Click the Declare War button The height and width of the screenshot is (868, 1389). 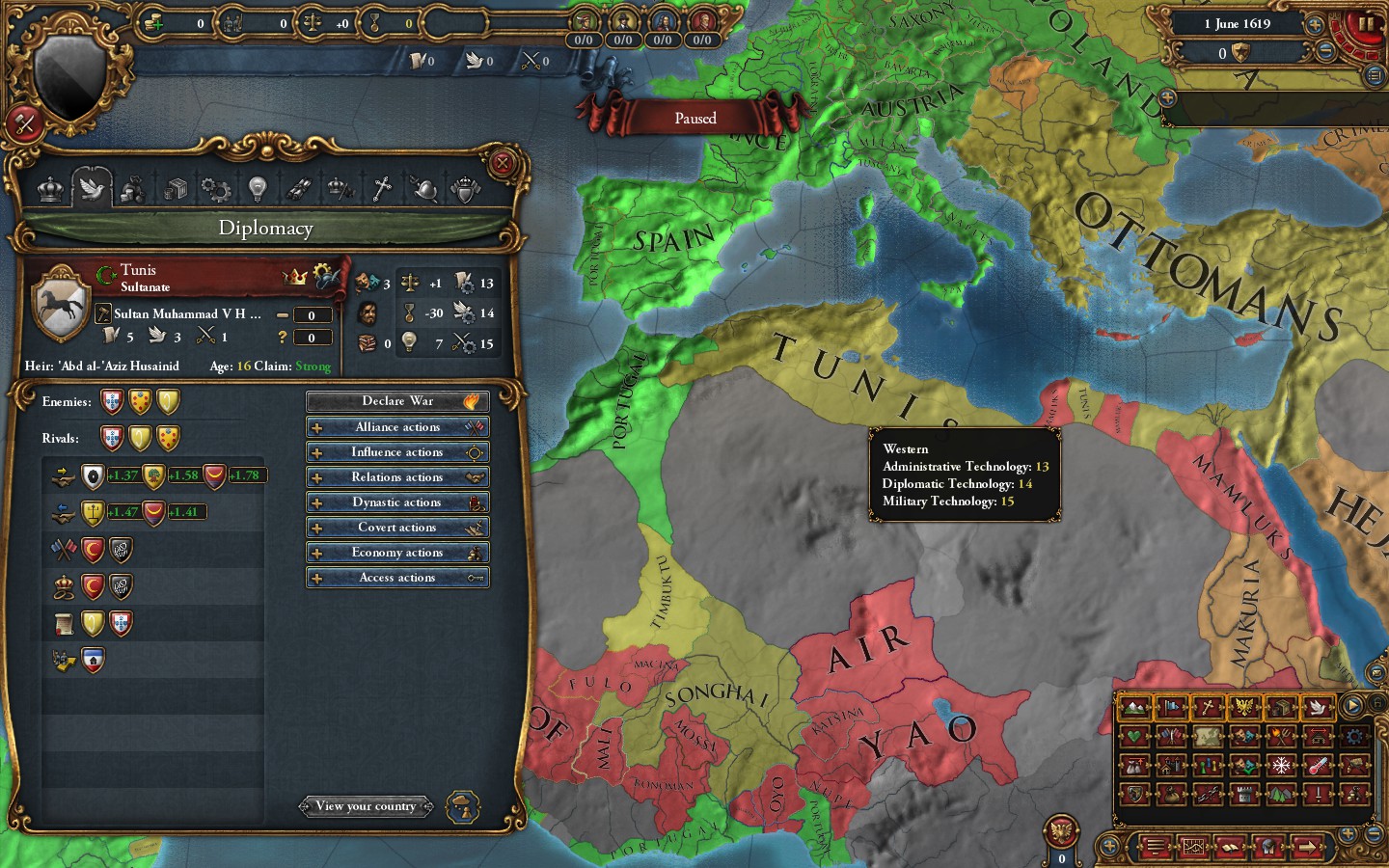point(397,400)
